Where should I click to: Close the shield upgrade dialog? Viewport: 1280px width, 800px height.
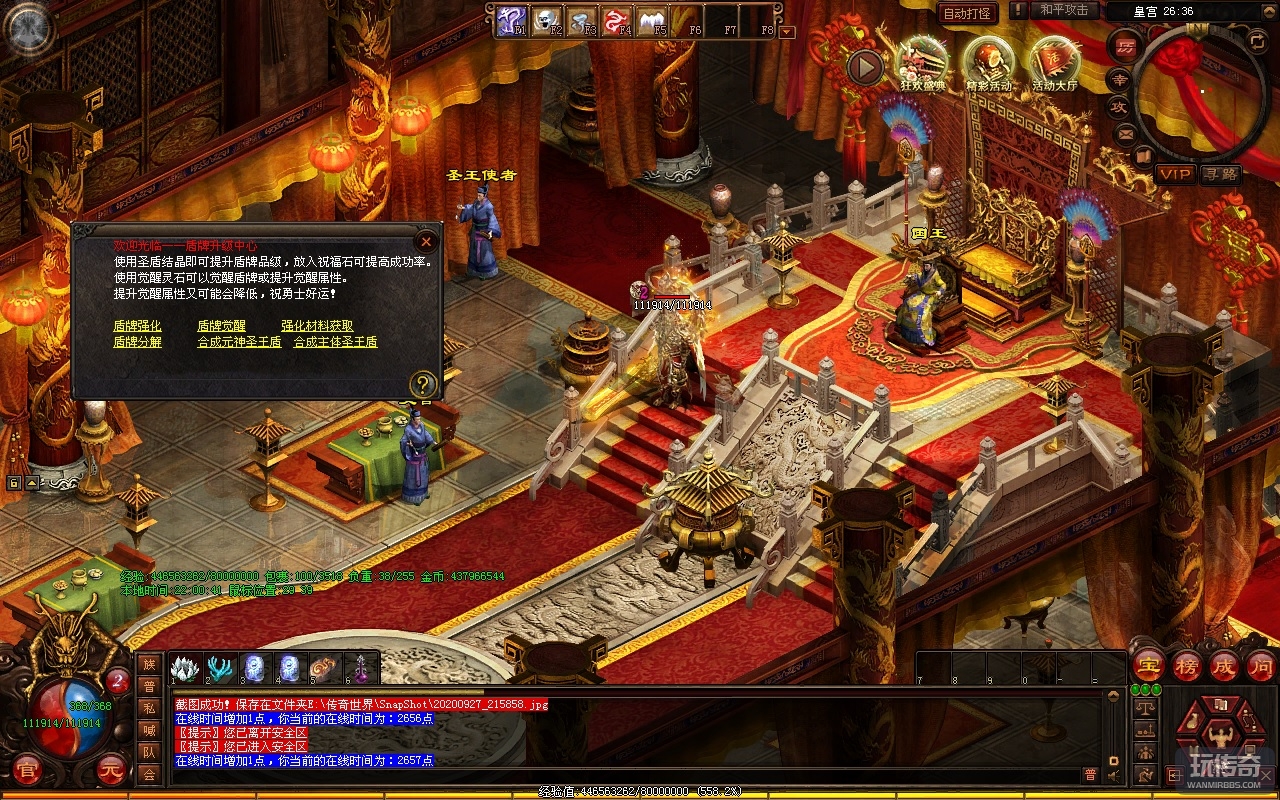coord(426,241)
